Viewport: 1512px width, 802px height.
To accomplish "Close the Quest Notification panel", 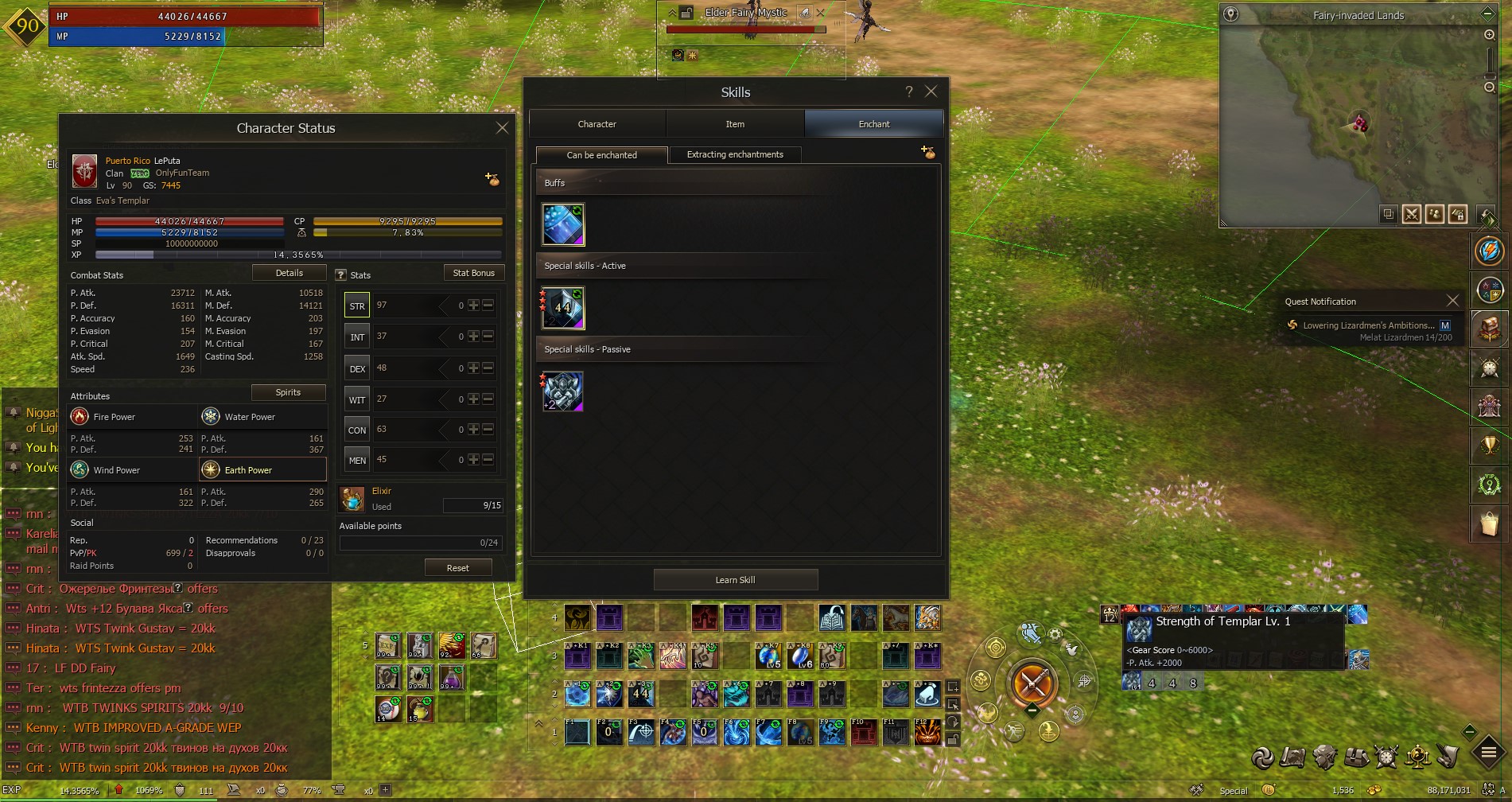I will [x=1452, y=301].
